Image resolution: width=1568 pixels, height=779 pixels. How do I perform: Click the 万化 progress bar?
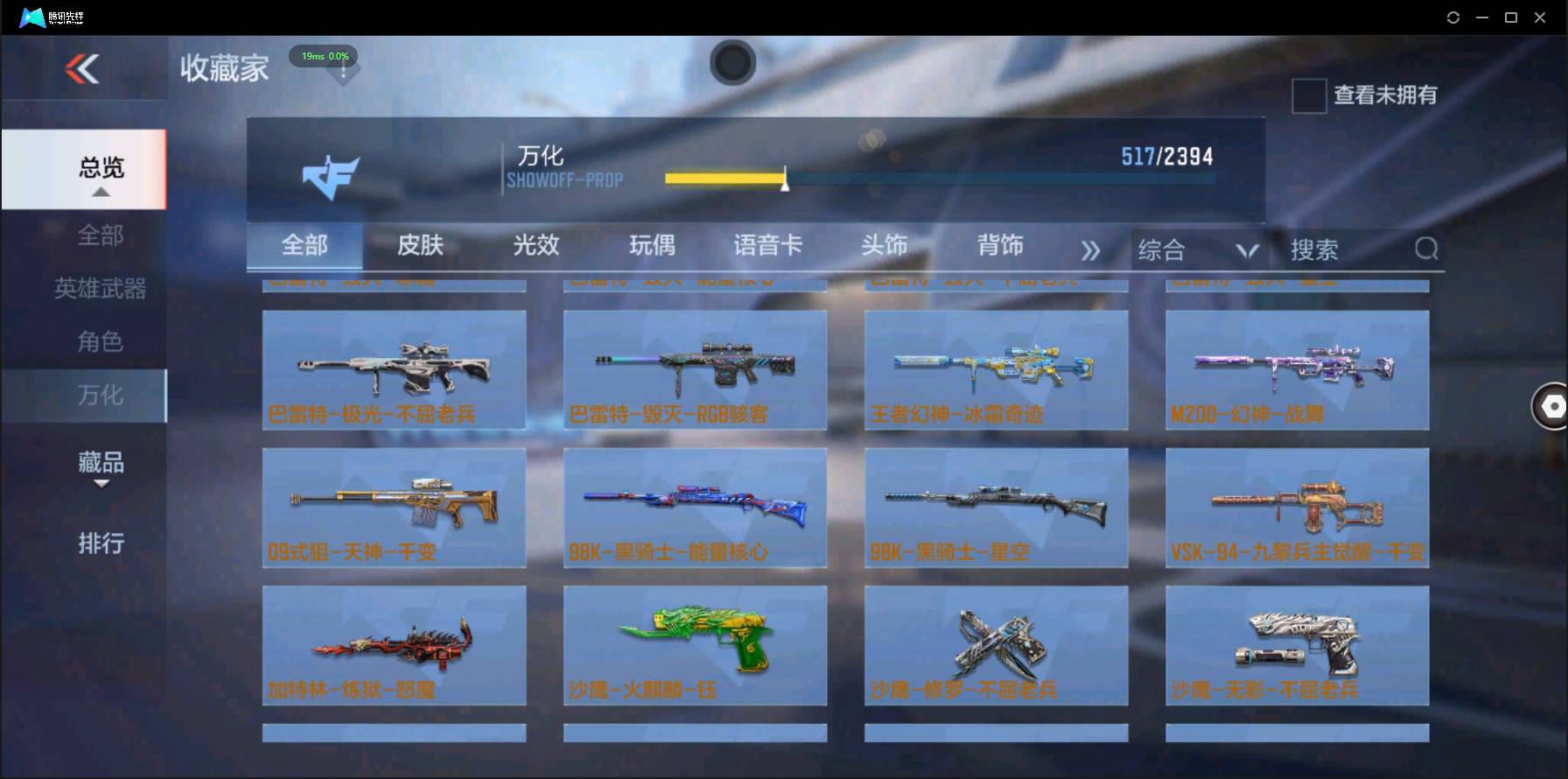[941, 178]
